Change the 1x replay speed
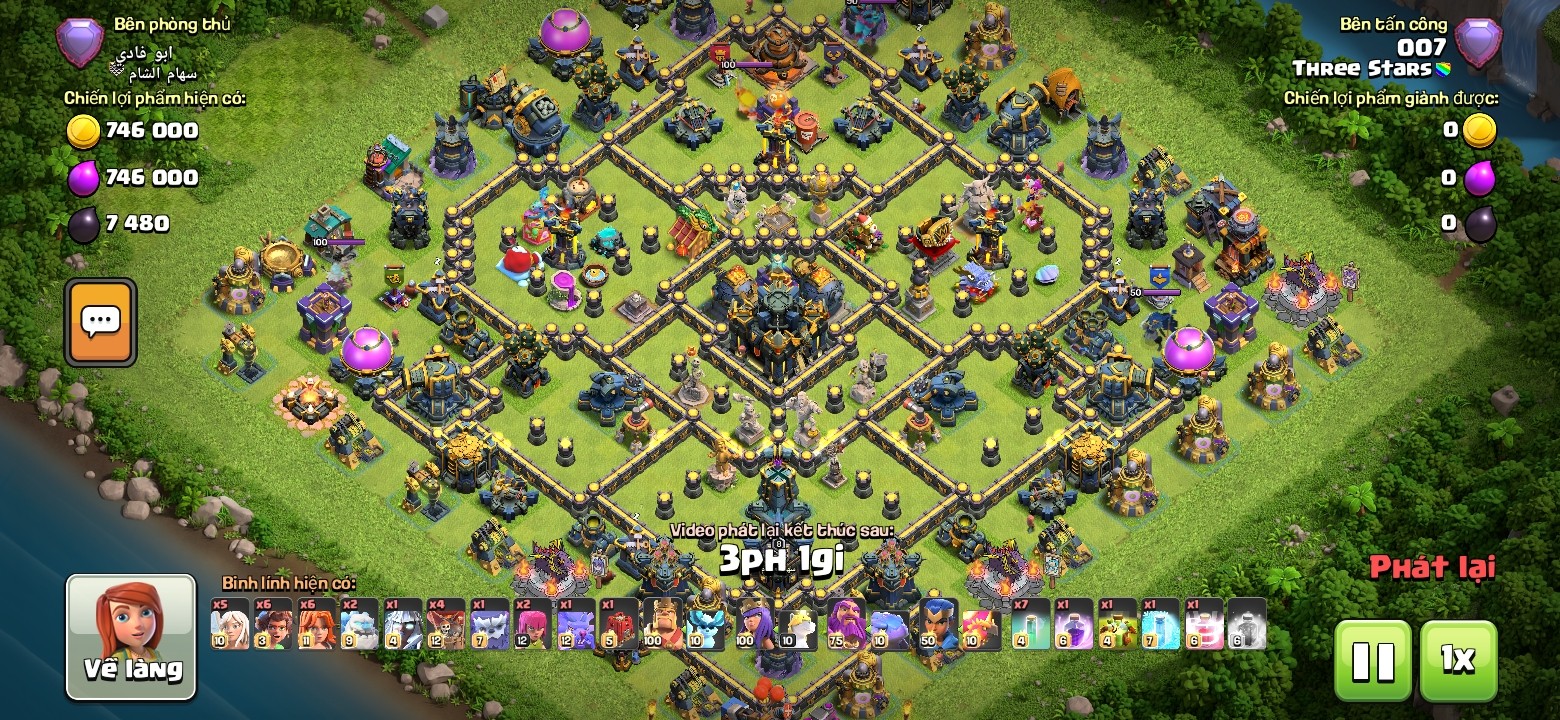Screen dimensions: 1560x720 tap(1458, 660)
